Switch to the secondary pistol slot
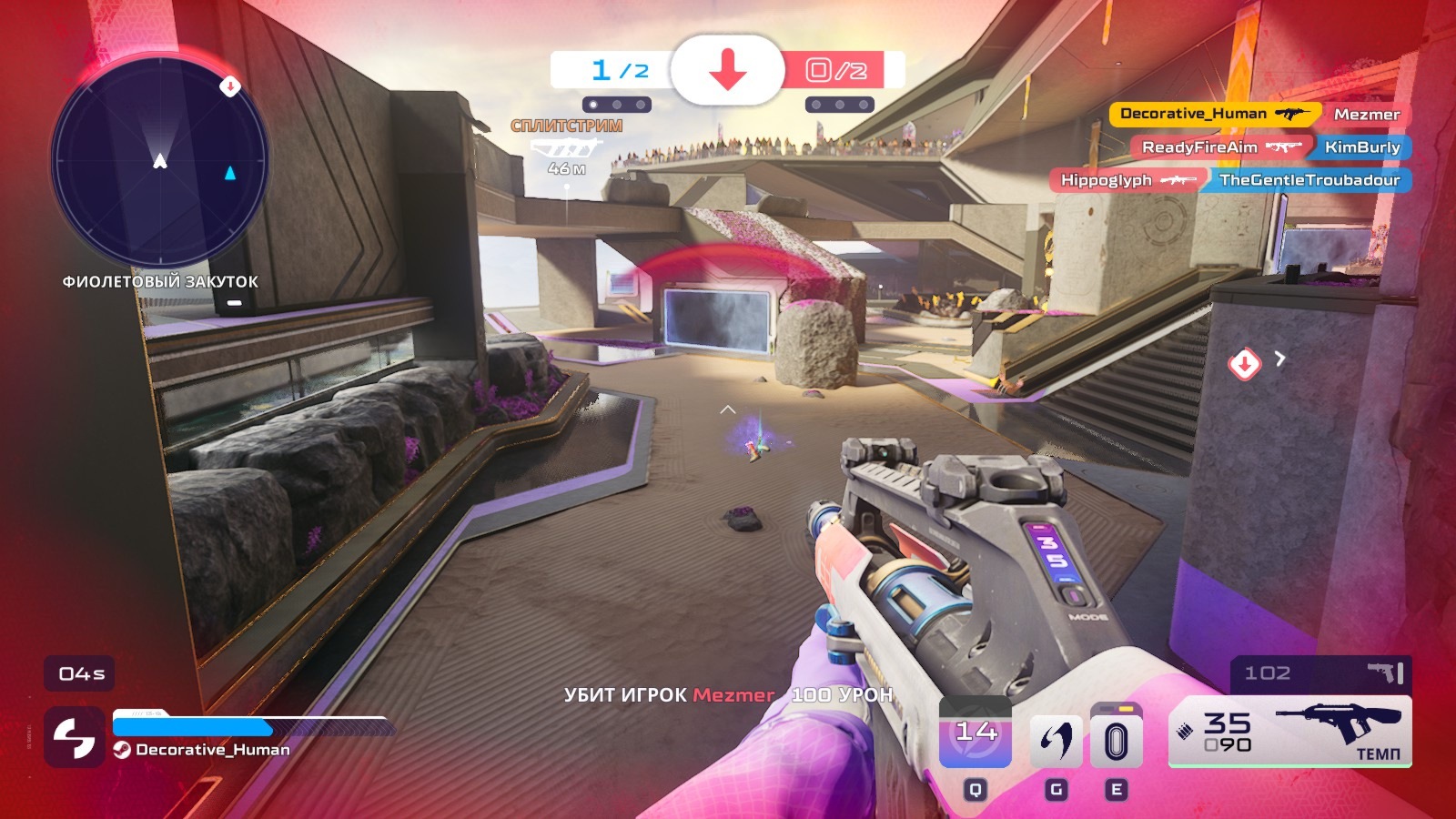 coord(1321,673)
